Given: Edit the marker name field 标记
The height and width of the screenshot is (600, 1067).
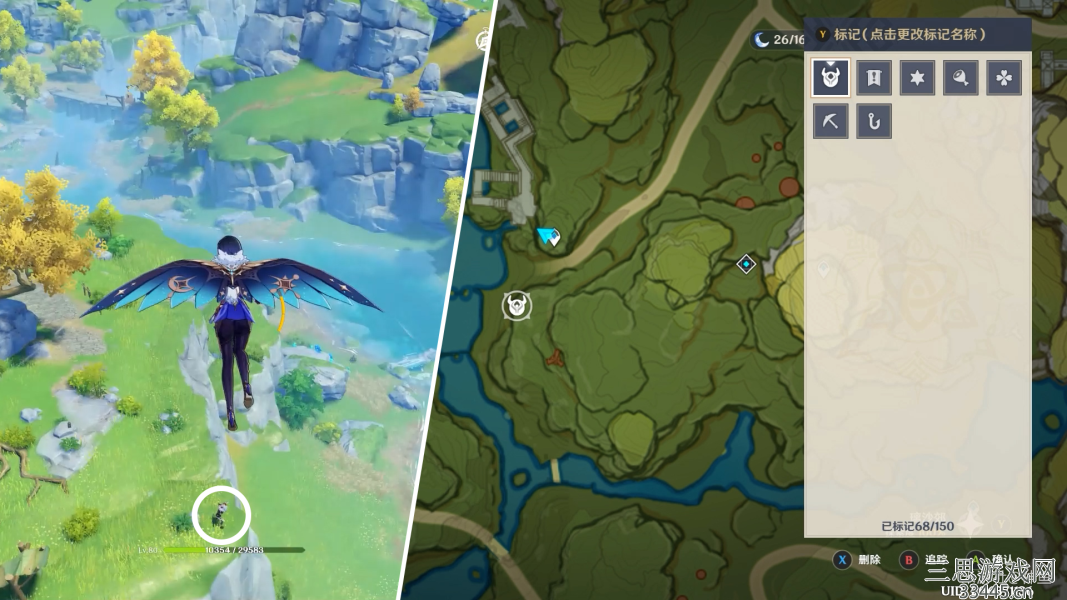Looking at the screenshot, I should coord(910,34).
